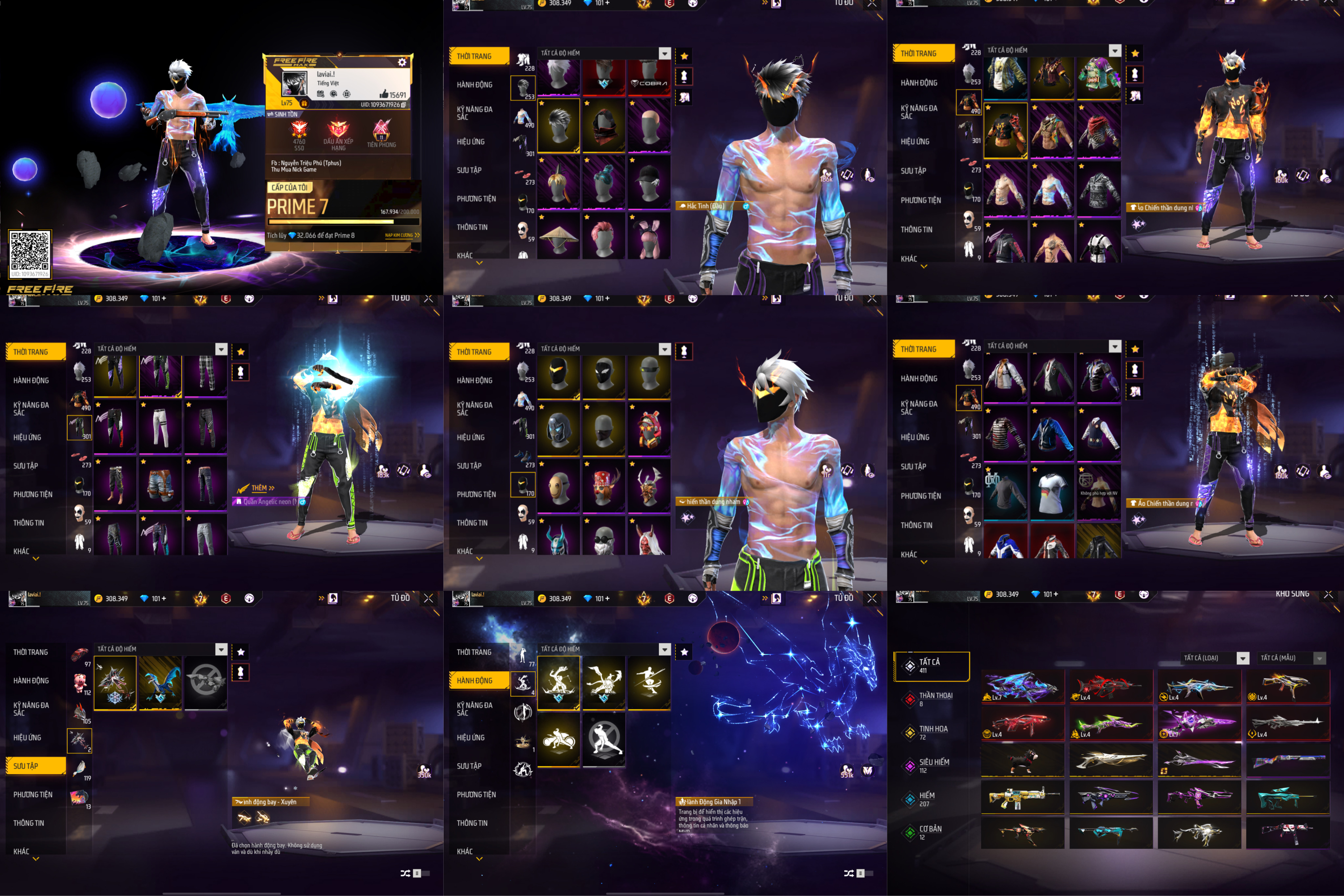Select the white T-shirt top
Screen dimensions: 1344x896
click(x=1052, y=492)
